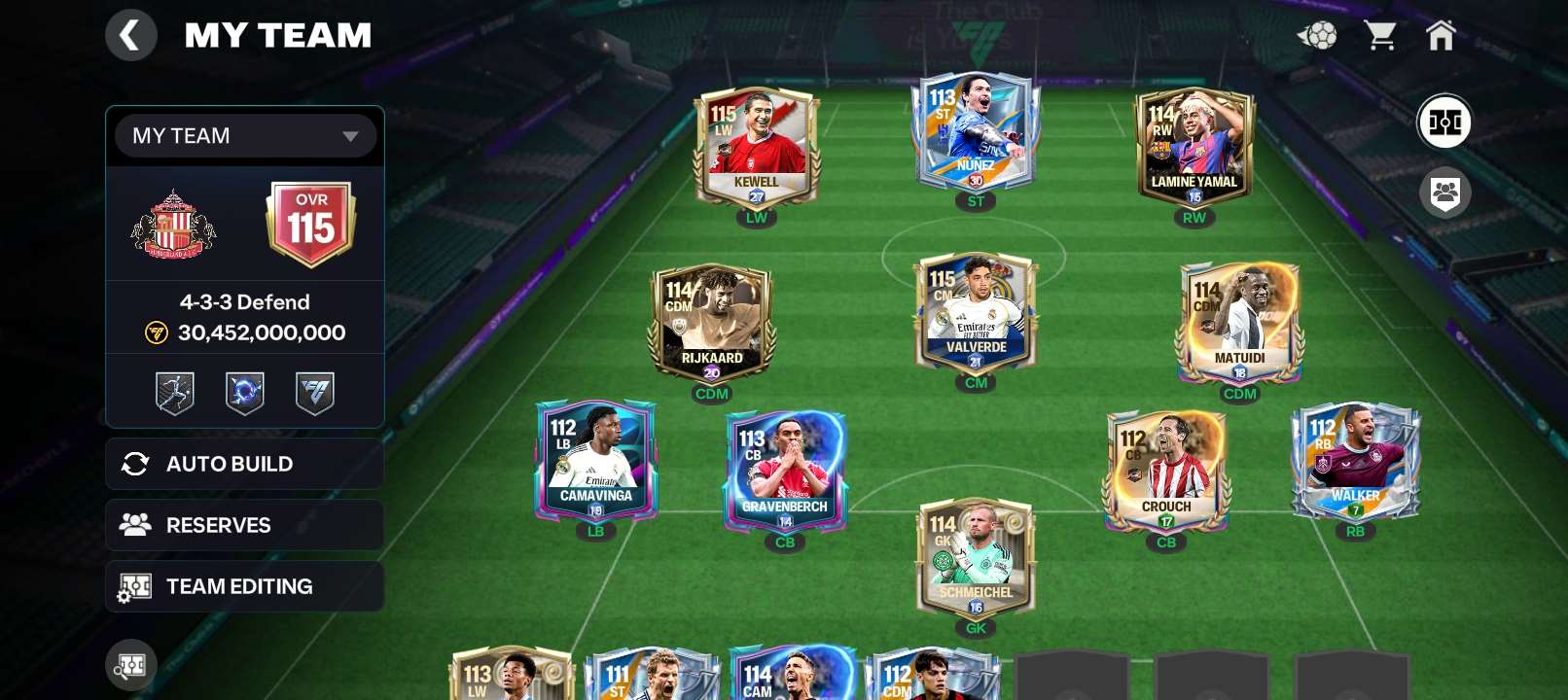The width and height of the screenshot is (1568, 700).
Task: Open the football/match icon in top right
Action: point(1316,36)
